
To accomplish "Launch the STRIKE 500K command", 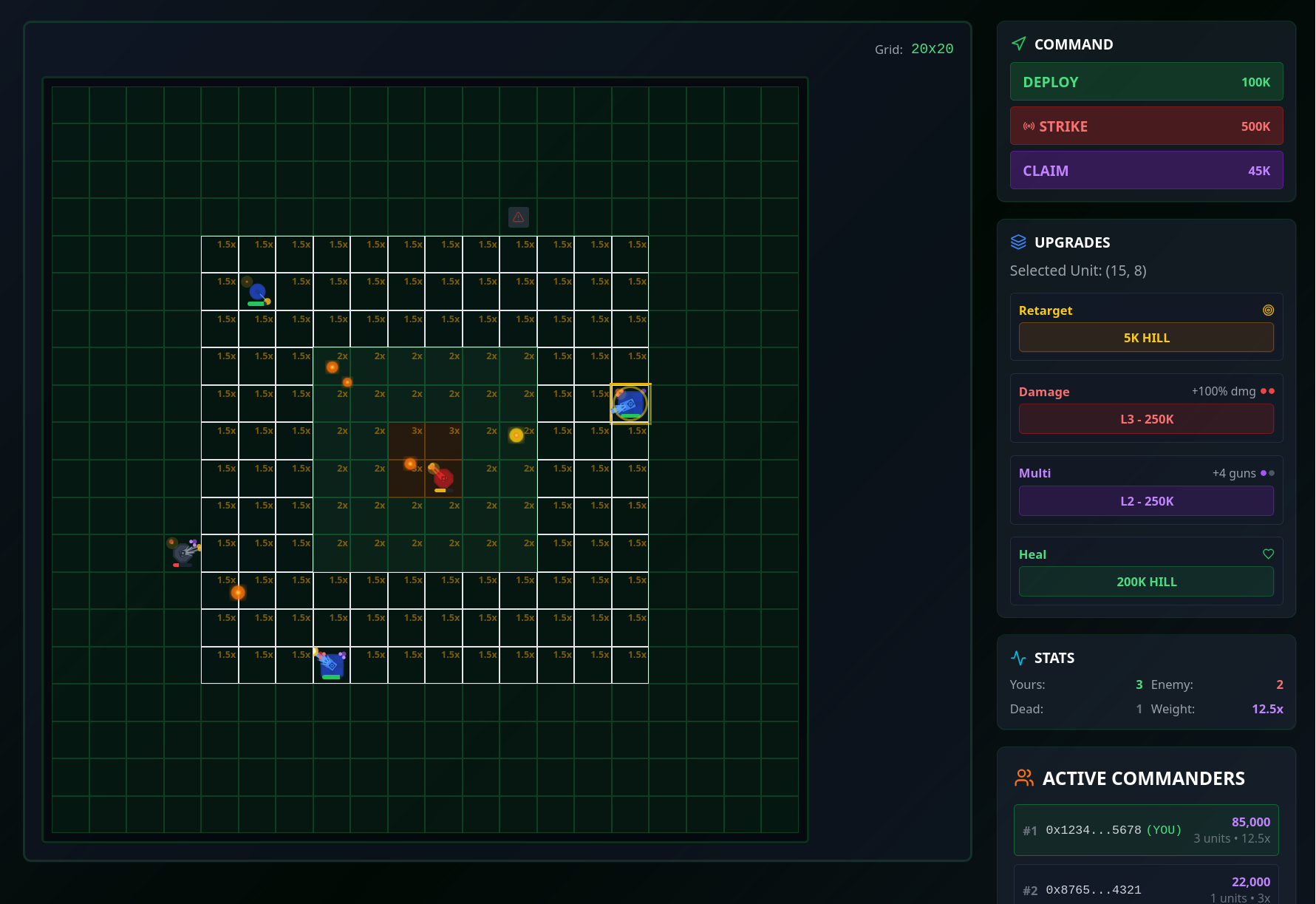I will point(1146,126).
